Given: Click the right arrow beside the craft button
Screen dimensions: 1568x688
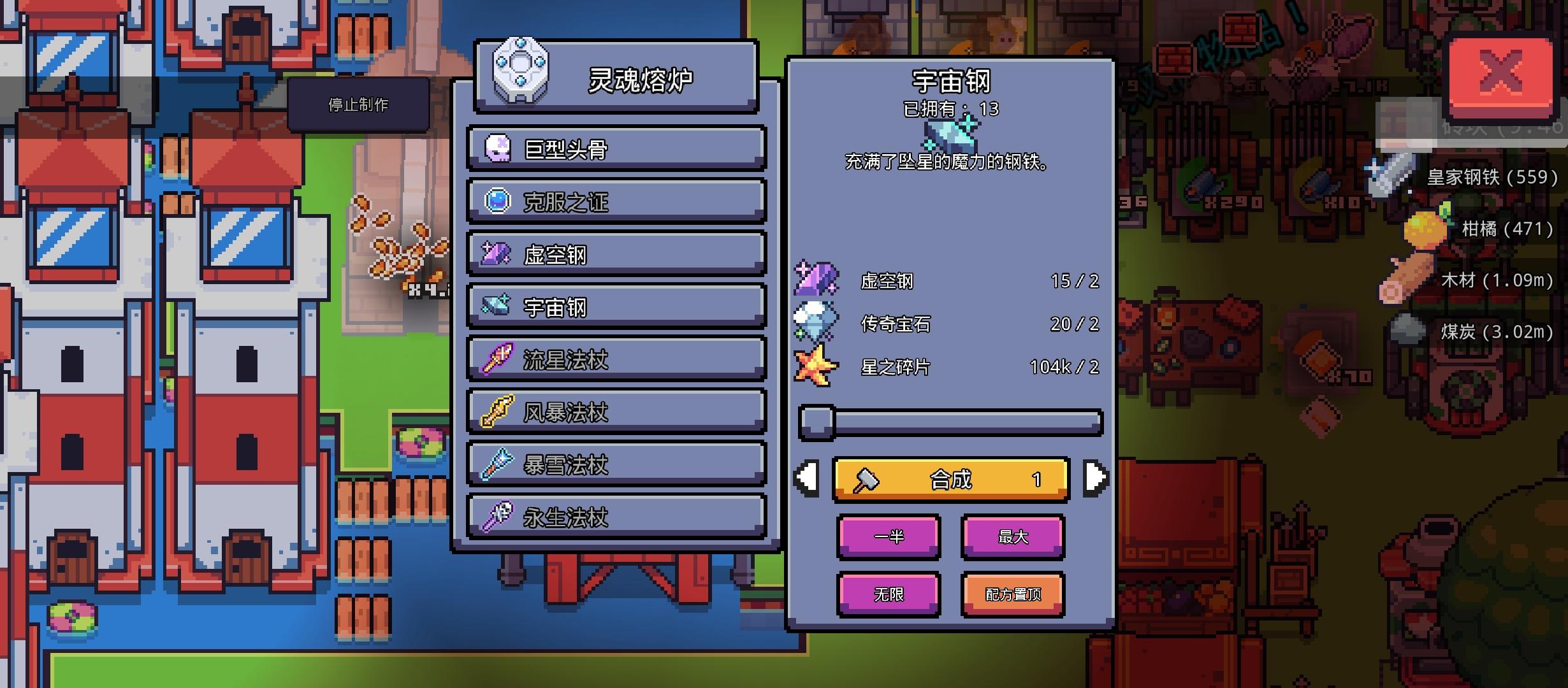Looking at the screenshot, I should pos(1096,479).
